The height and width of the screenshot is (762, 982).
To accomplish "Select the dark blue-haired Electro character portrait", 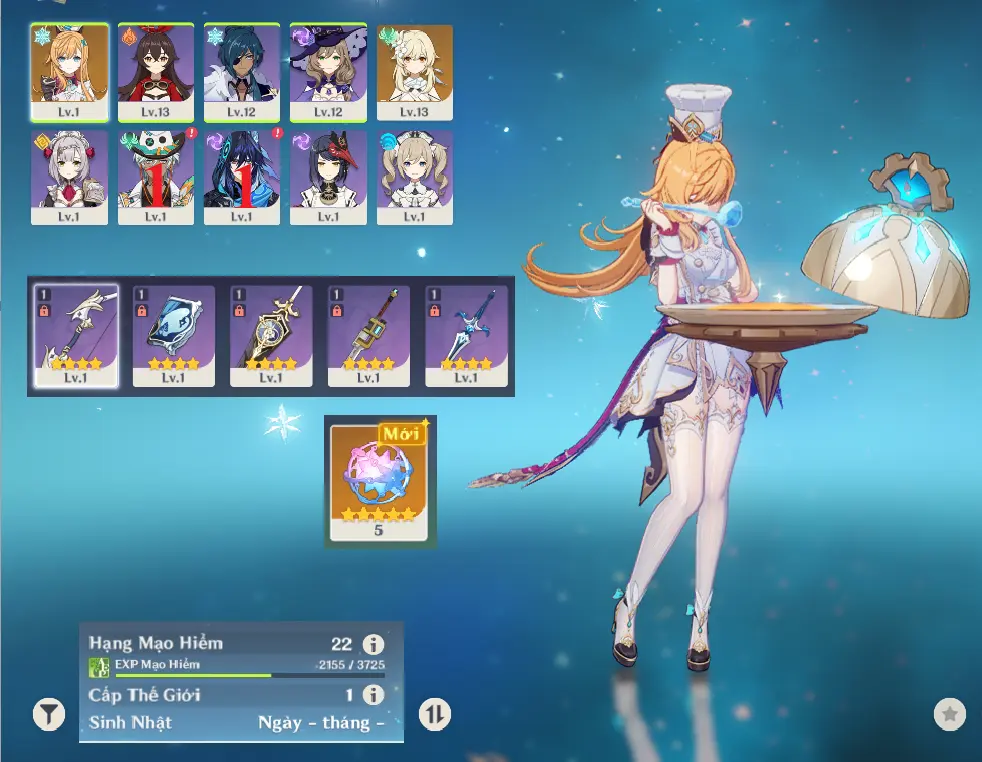I will click(x=242, y=174).
